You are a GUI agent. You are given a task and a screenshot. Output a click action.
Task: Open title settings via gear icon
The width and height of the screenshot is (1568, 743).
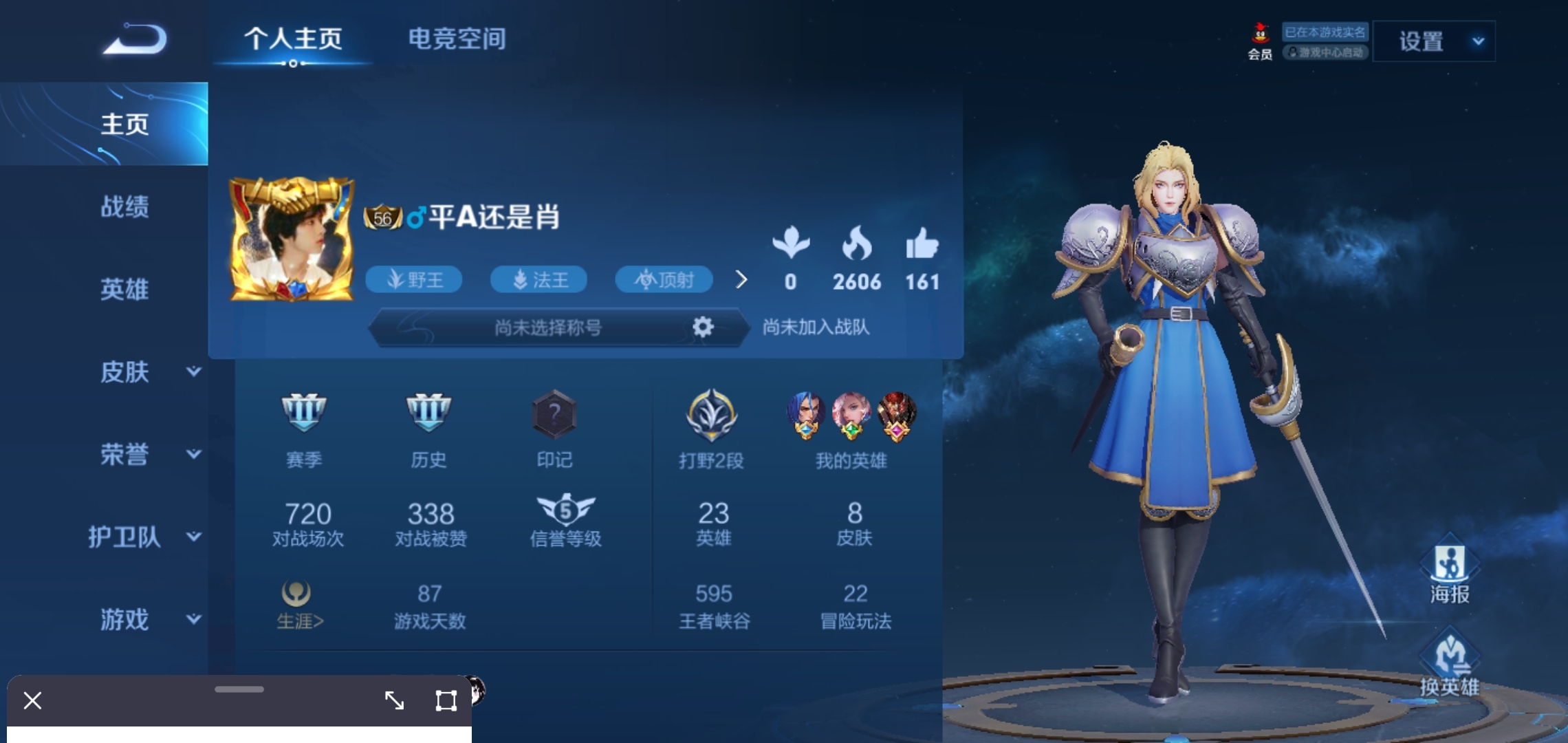(702, 327)
